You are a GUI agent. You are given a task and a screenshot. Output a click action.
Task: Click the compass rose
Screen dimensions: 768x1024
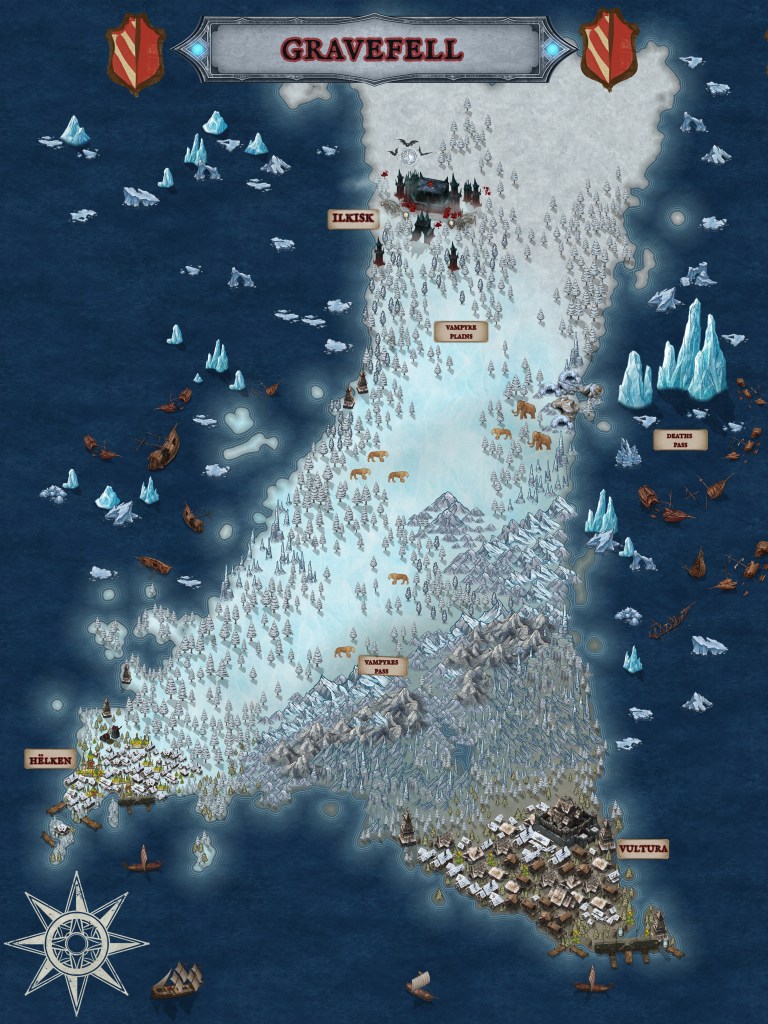[x=76, y=939]
